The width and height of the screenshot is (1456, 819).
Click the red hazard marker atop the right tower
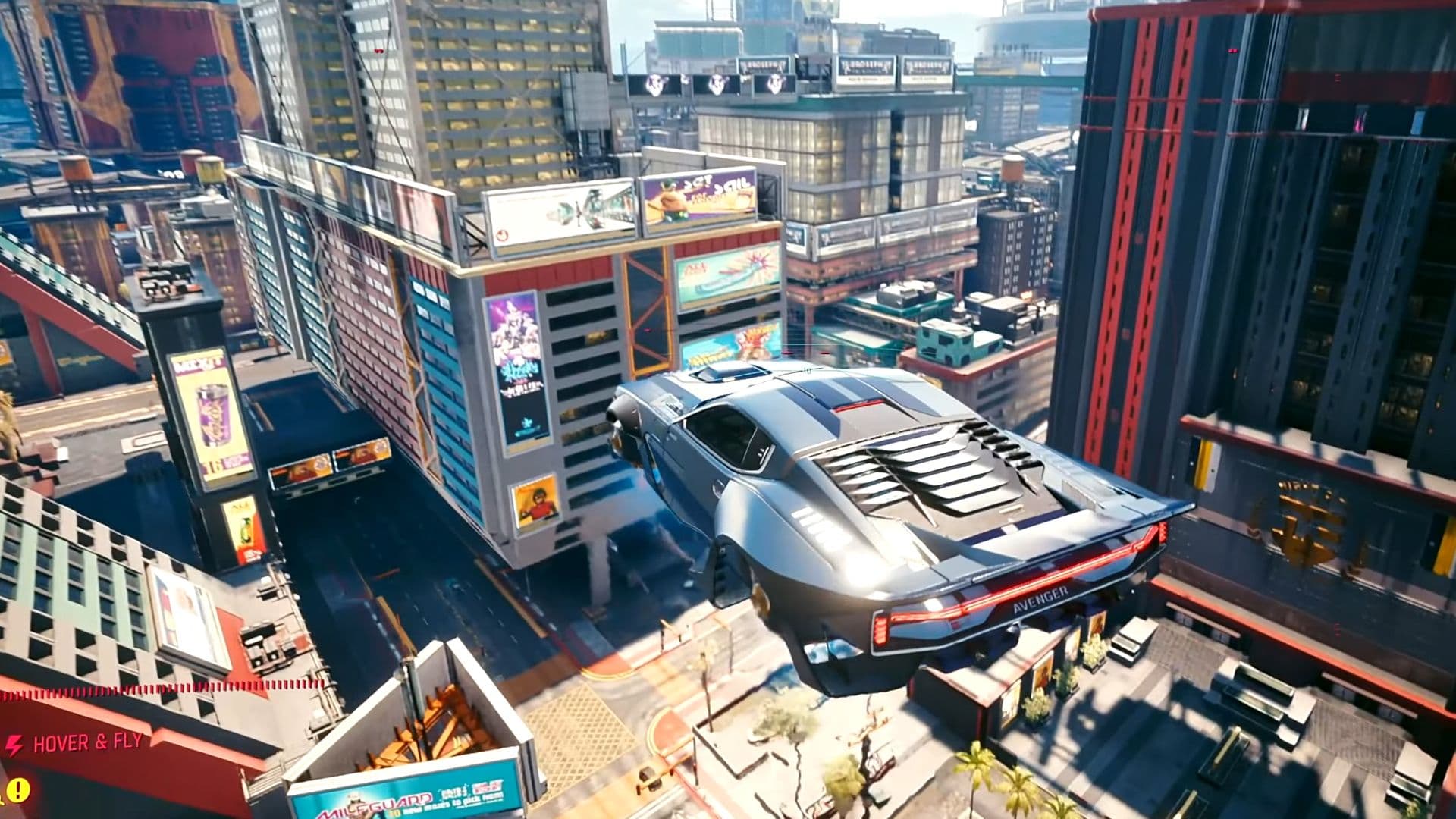(1233, 50)
